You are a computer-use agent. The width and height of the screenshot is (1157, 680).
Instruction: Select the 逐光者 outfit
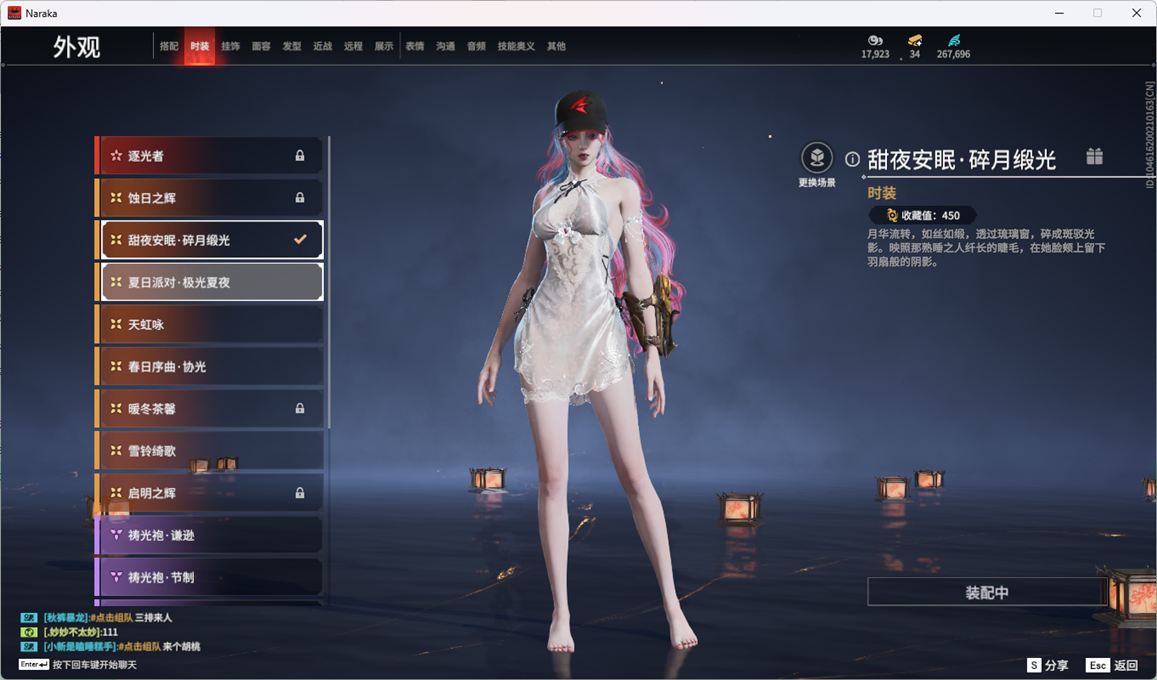click(210, 156)
